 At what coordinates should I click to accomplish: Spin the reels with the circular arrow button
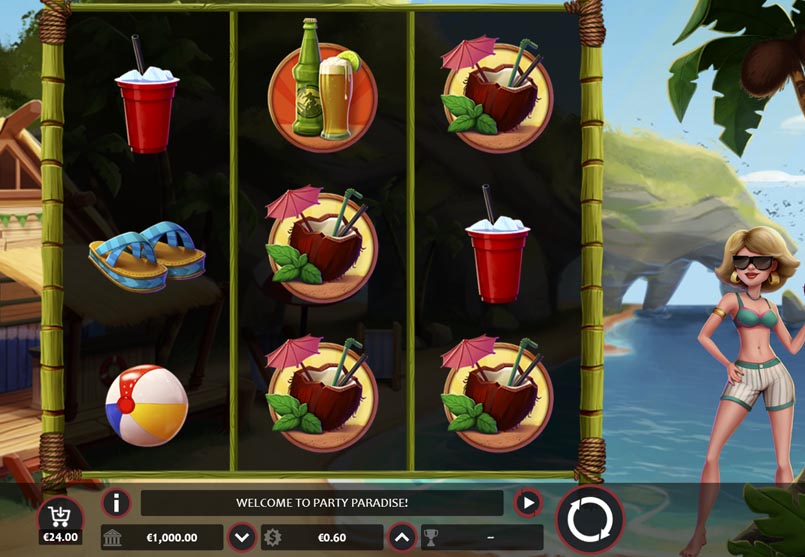click(589, 519)
